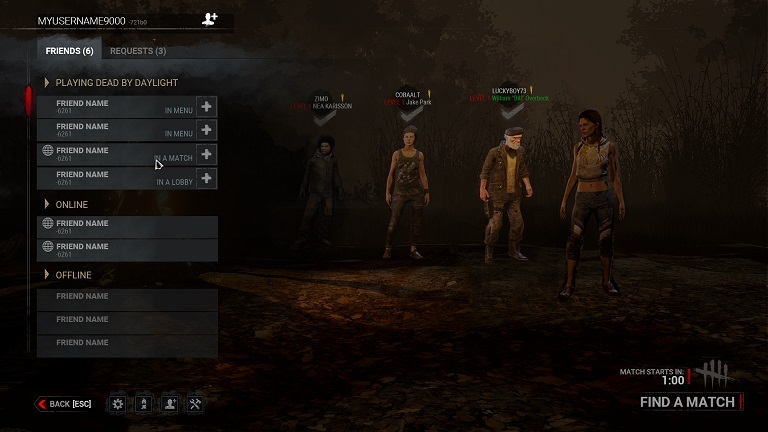Click the plus button for the In a Match friend
The height and width of the screenshot is (432, 768).
(207, 154)
